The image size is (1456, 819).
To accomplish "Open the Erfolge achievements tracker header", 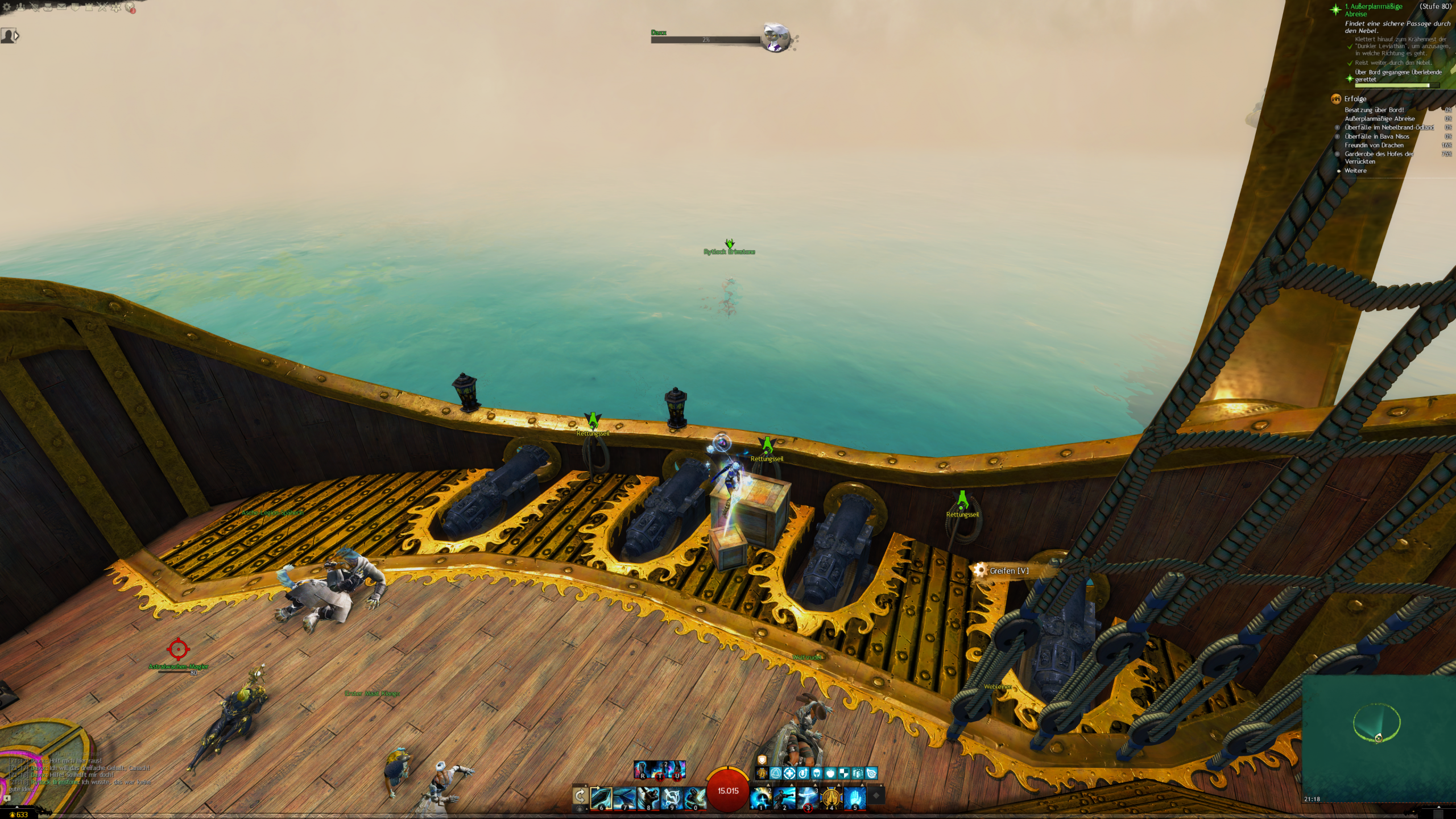I will [x=1355, y=98].
